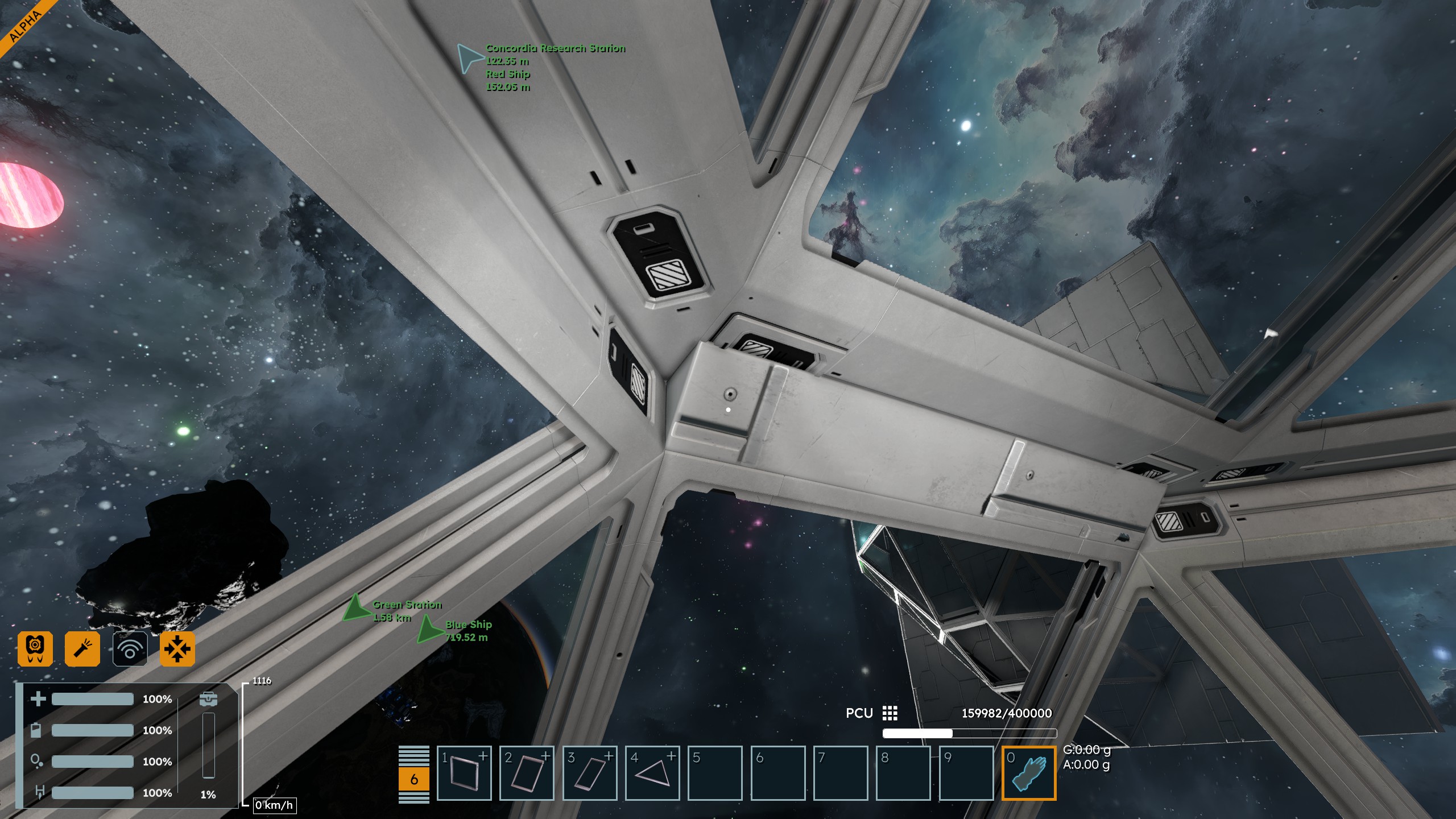Toggle the flashlight icon
This screenshot has height=819, width=1456.
(82, 648)
